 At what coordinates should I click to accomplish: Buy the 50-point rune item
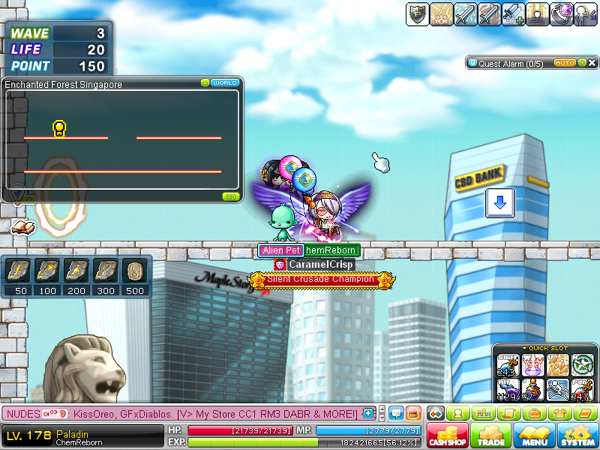pos(22,271)
